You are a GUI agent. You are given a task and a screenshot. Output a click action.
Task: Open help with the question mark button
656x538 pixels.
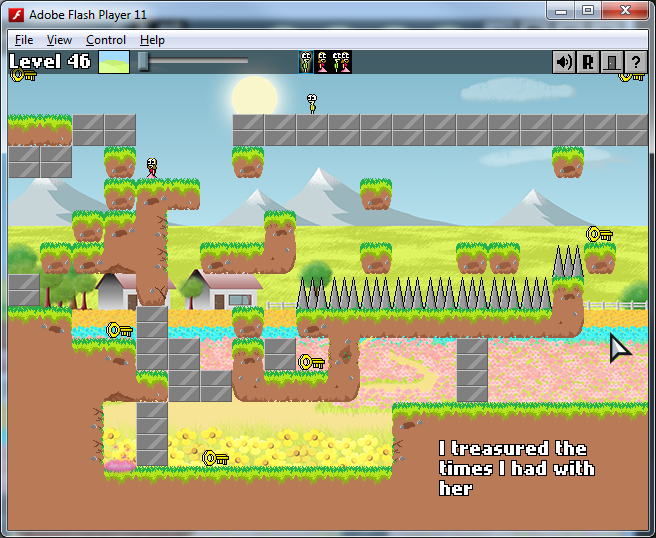633,62
